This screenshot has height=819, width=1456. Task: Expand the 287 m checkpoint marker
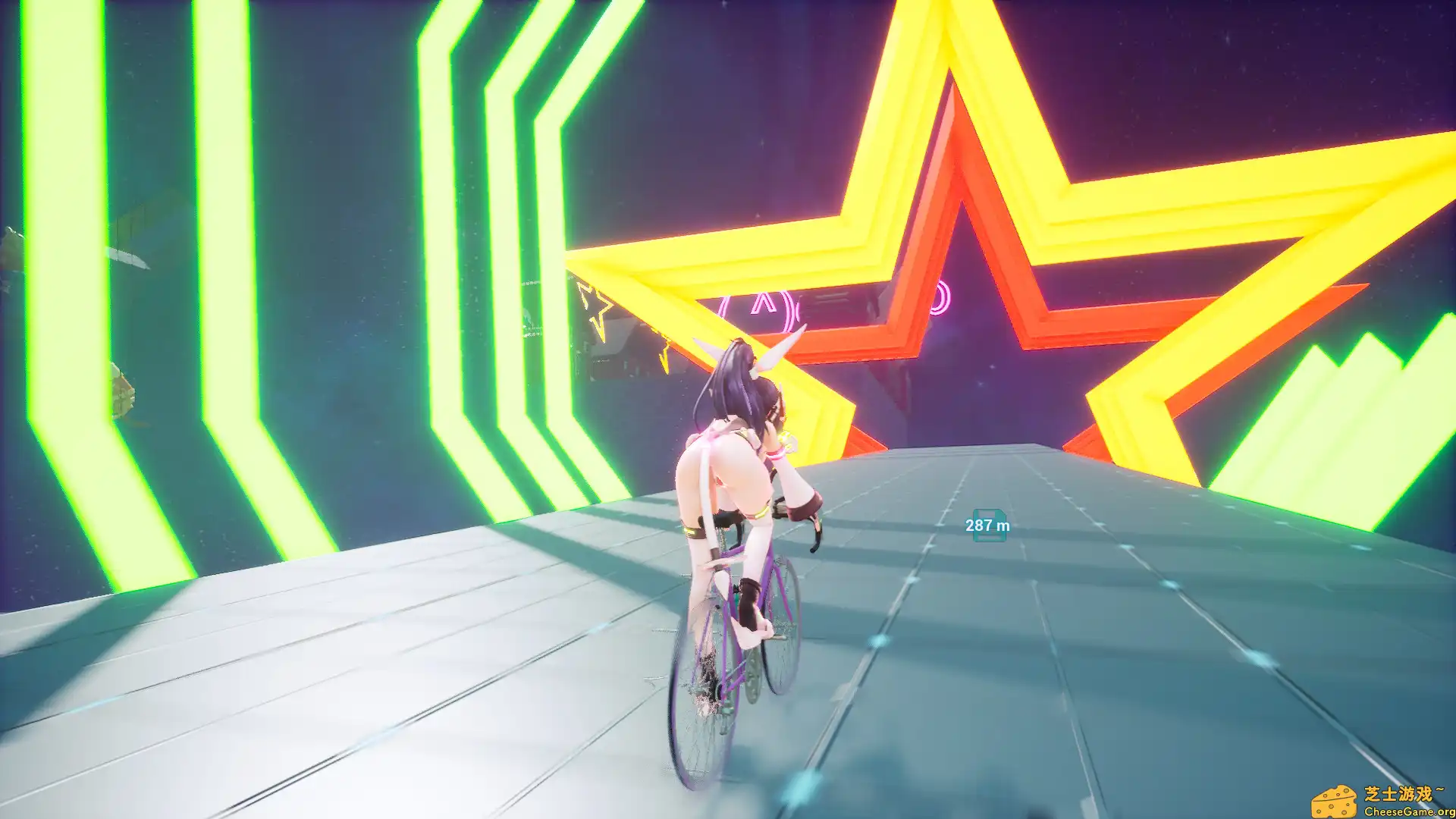986,524
